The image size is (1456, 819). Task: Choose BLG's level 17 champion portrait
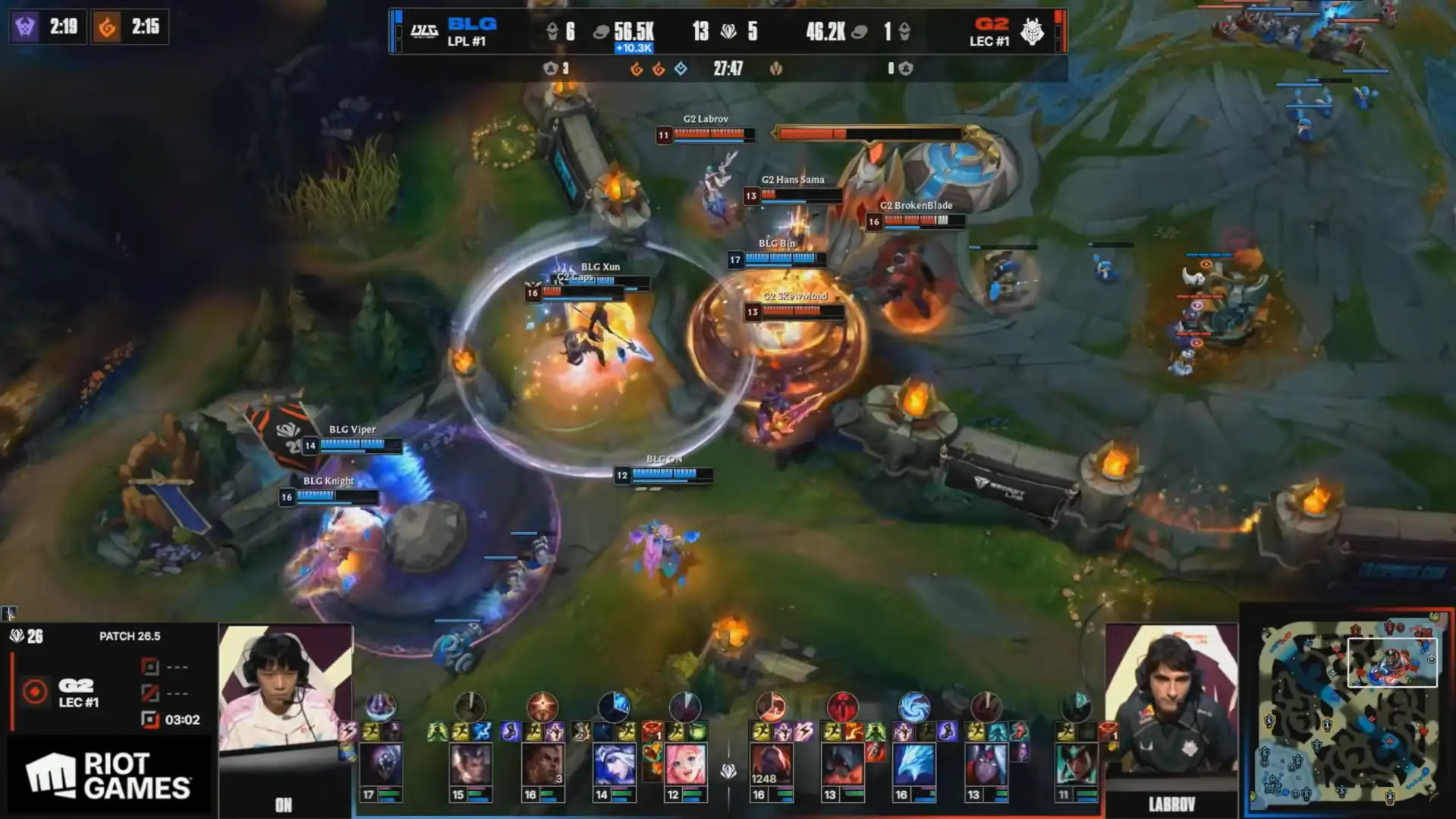[381, 764]
